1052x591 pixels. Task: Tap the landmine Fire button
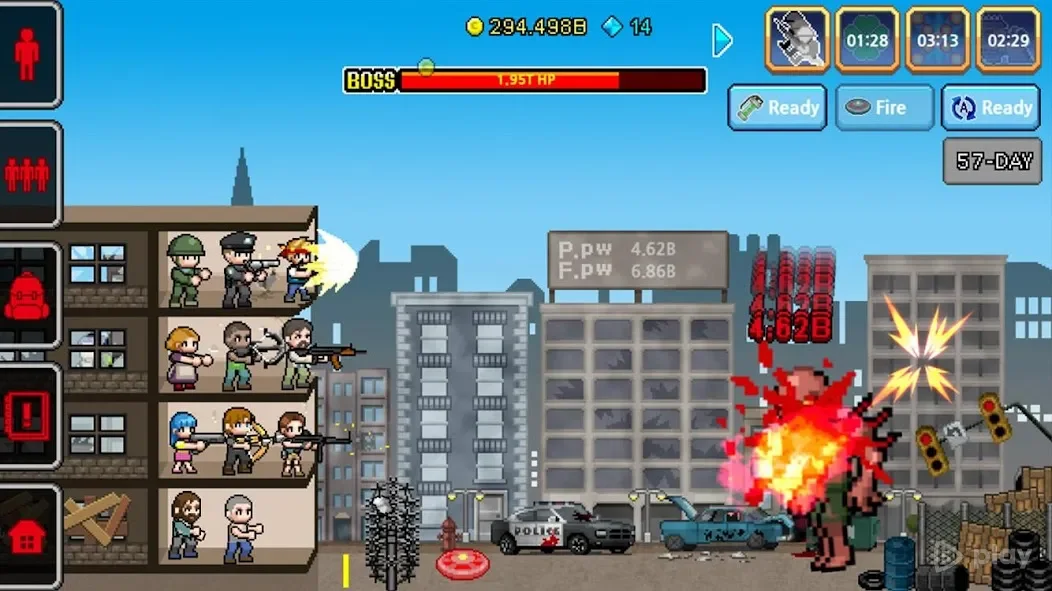coord(884,108)
